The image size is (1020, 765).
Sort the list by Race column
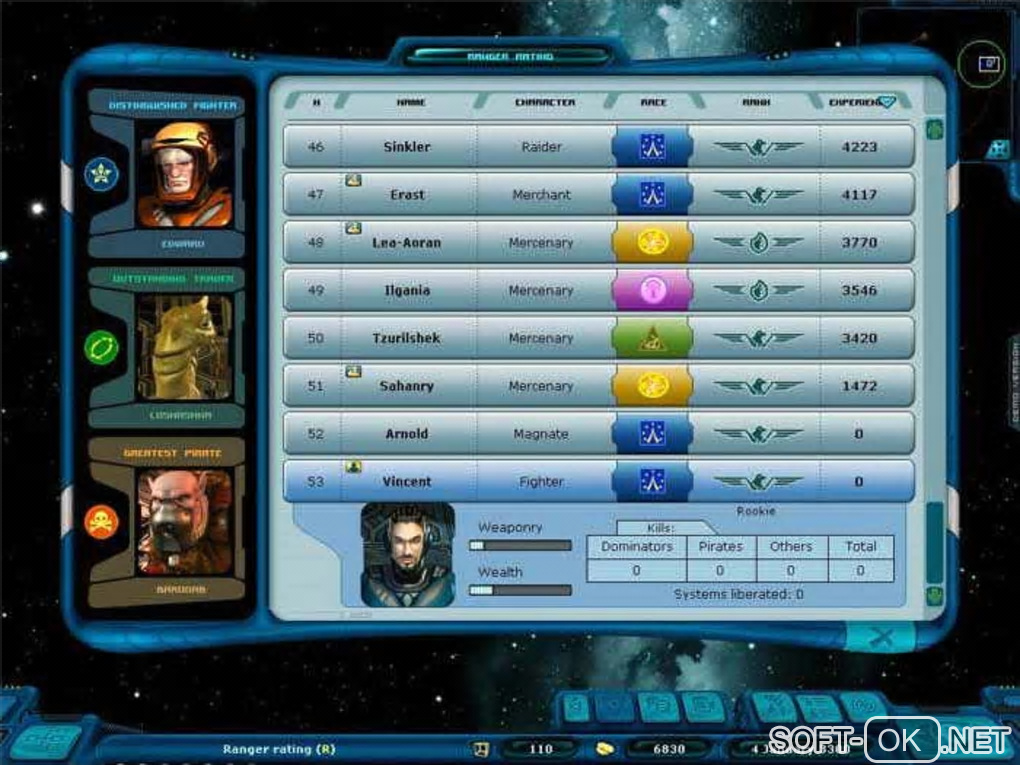coord(653,102)
